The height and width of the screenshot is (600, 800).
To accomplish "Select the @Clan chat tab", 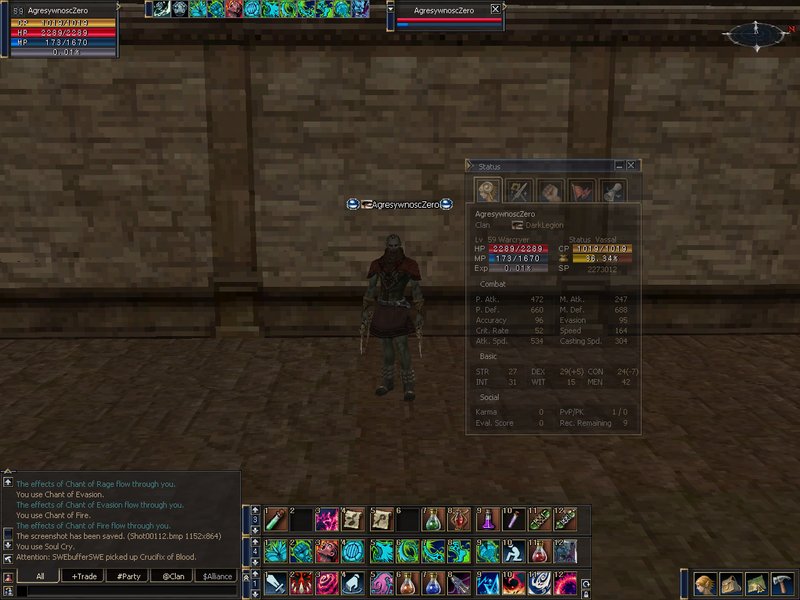I will [x=173, y=576].
